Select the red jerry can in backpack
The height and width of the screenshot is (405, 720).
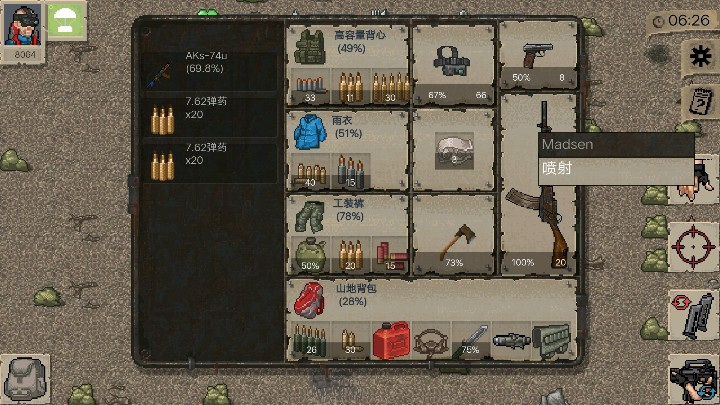click(x=390, y=341)
